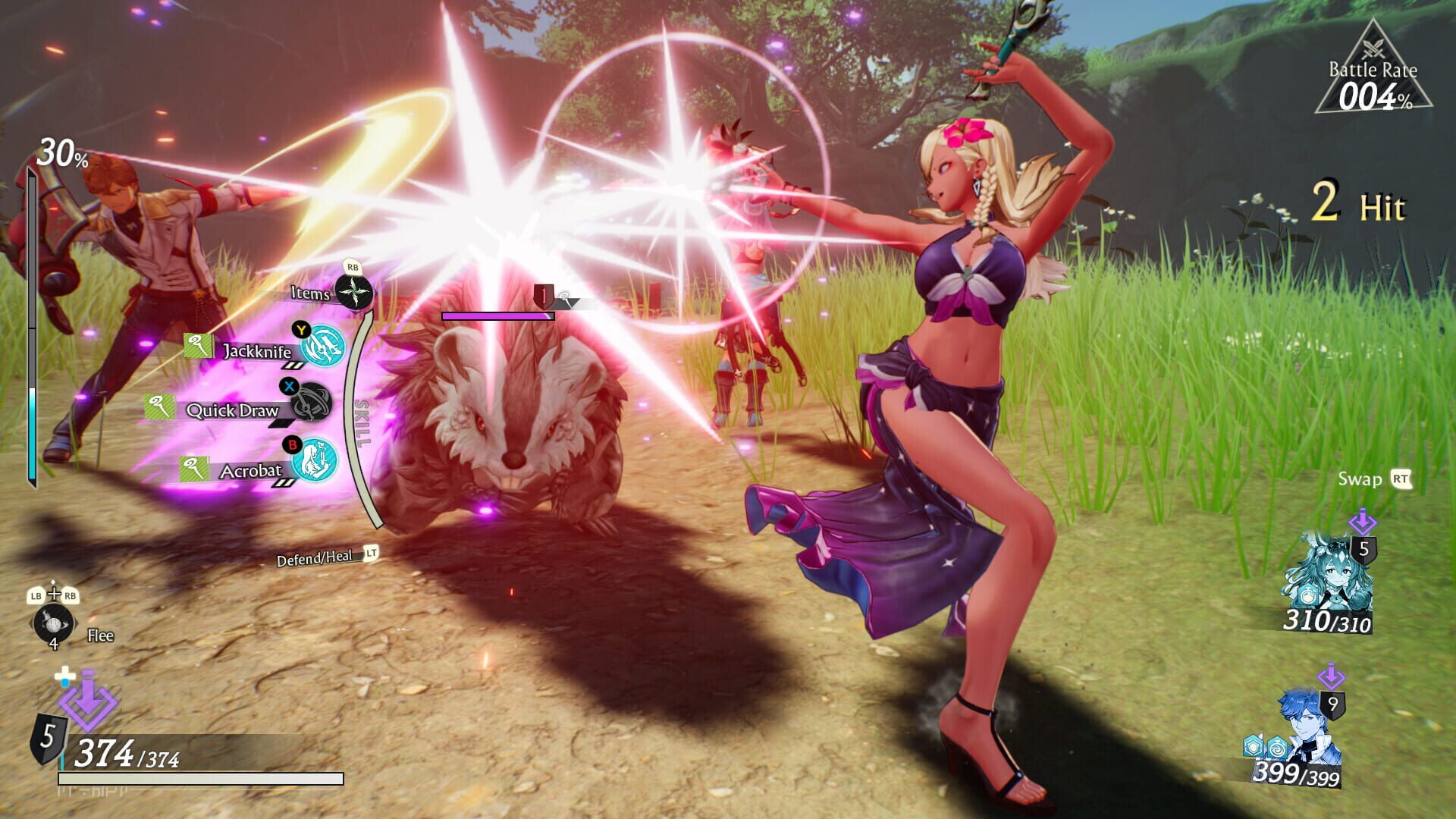This screenshot has height=819, width=1456.
Task: Click the 30% charge gauge on the left
Action: tap(32, 318)
